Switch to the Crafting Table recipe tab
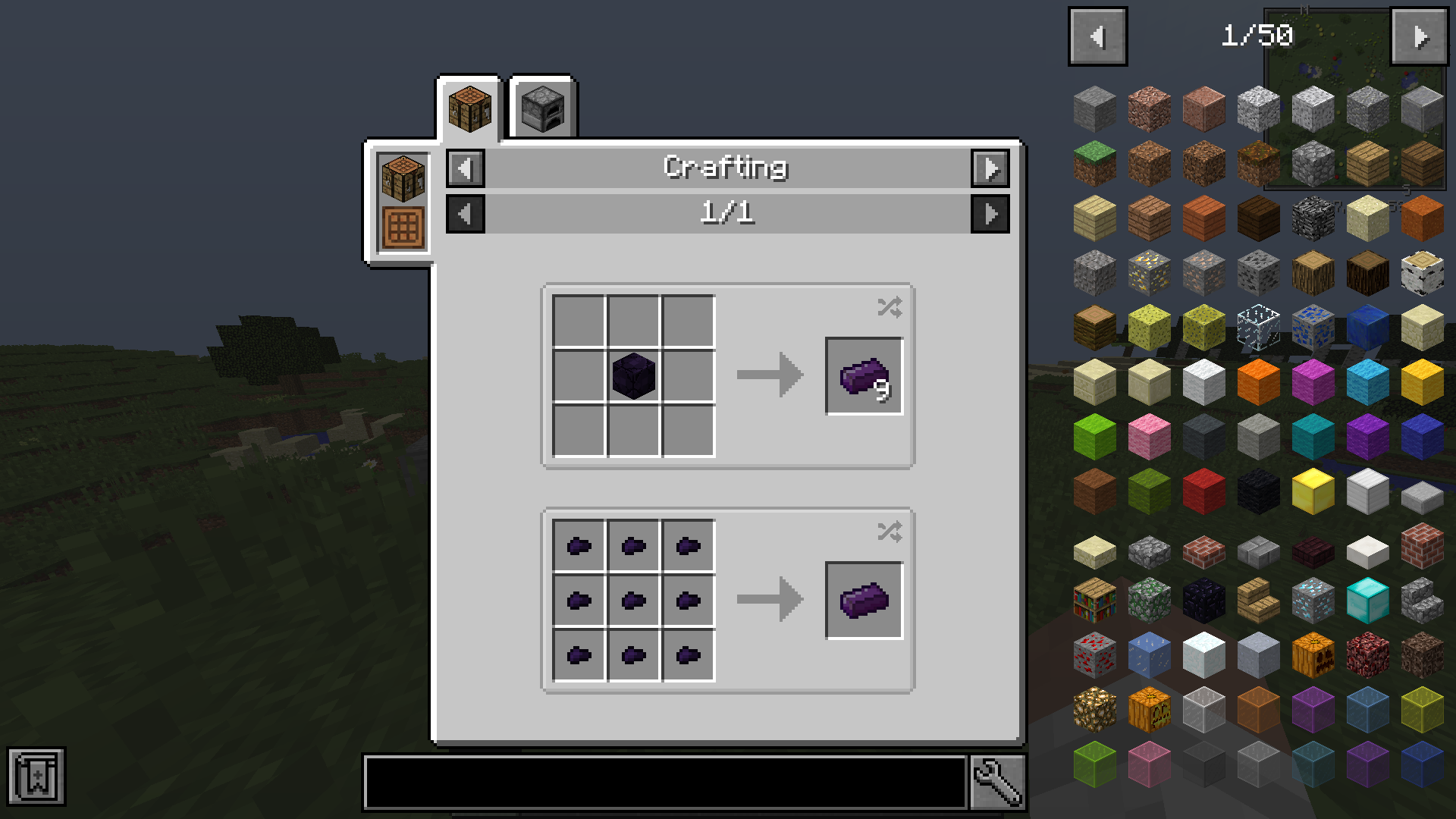Image resolution: width=1456 pixels, height=819 pixels. coord(470,106)
